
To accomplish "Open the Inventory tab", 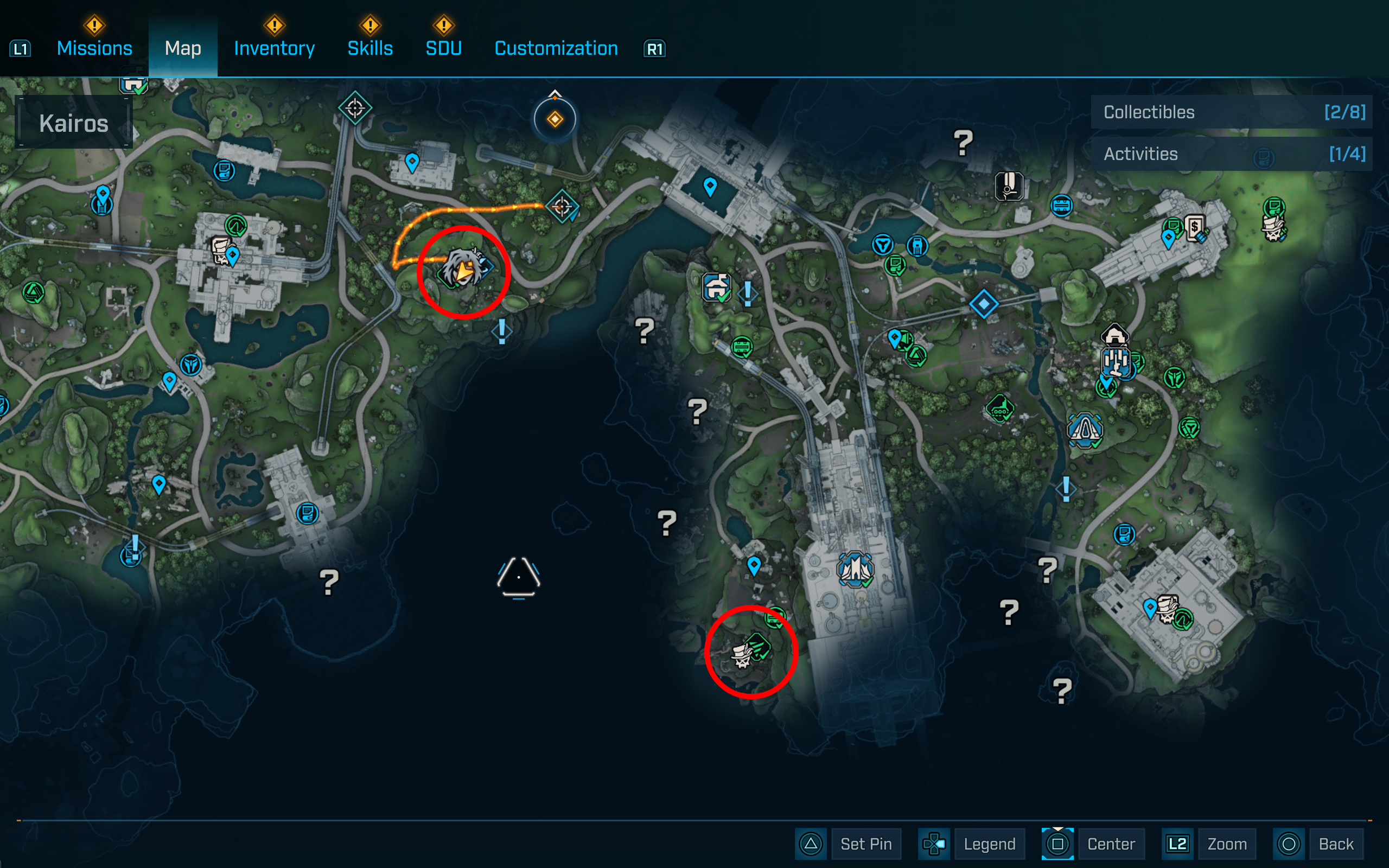I will pyautogui.click(x=274, y=48).
